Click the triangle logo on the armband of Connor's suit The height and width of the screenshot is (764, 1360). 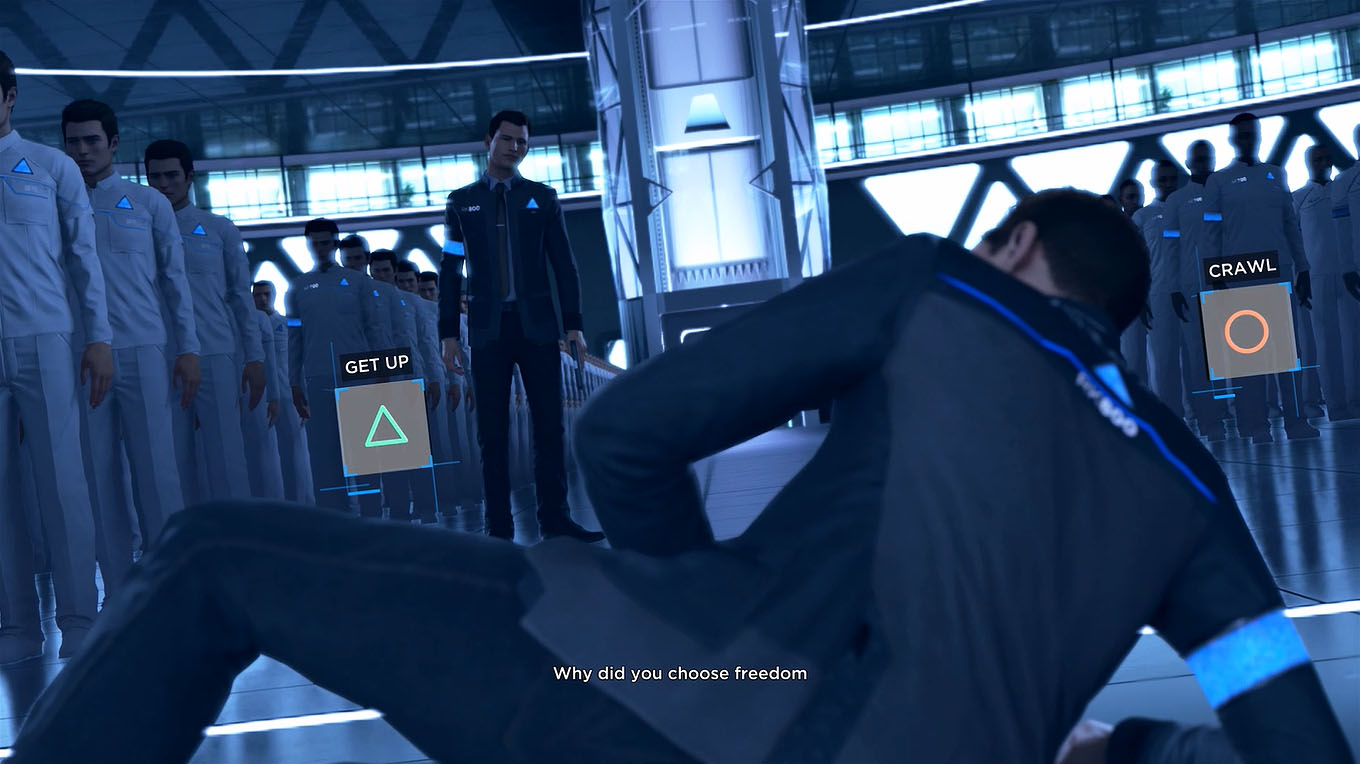[x=458, y=248]
